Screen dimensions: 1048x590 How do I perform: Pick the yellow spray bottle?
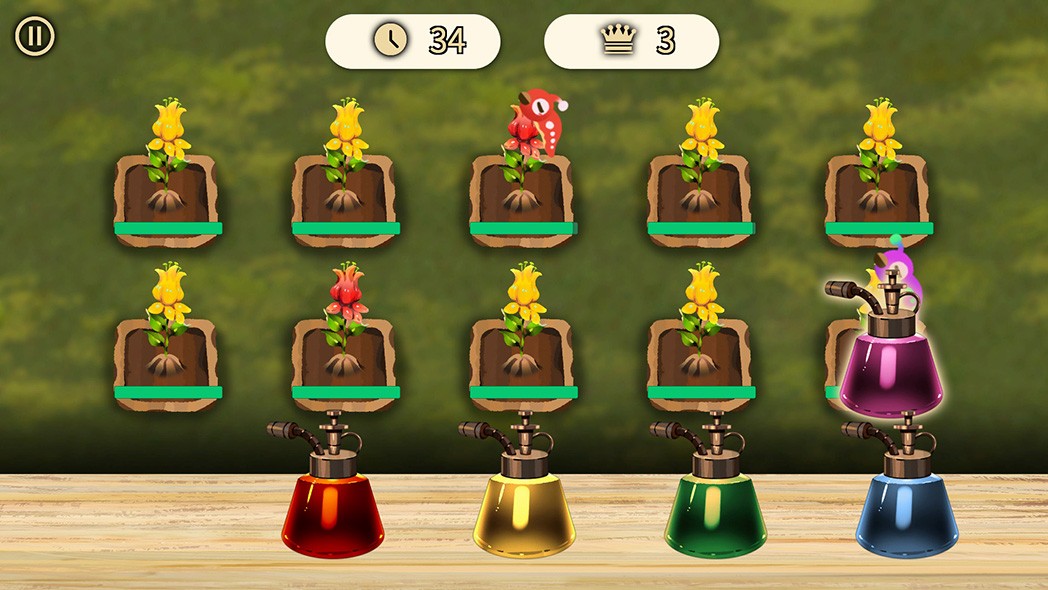click(x=524, y=510)
